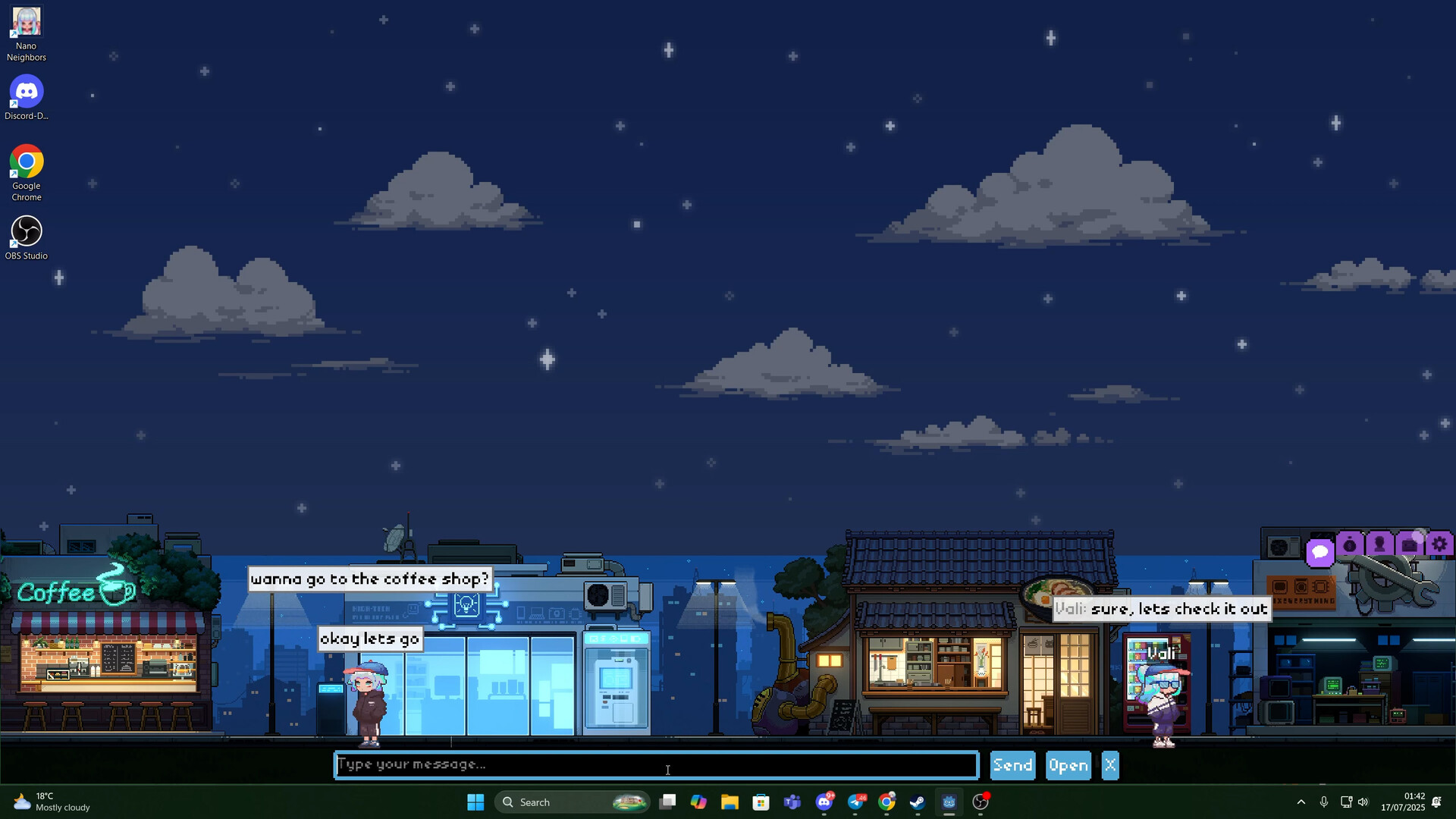Image resolution: width=1456 pixels, height=819 pixels.
Task: Launch Steam from the taskbar
Action: click(x=918, y=802)
